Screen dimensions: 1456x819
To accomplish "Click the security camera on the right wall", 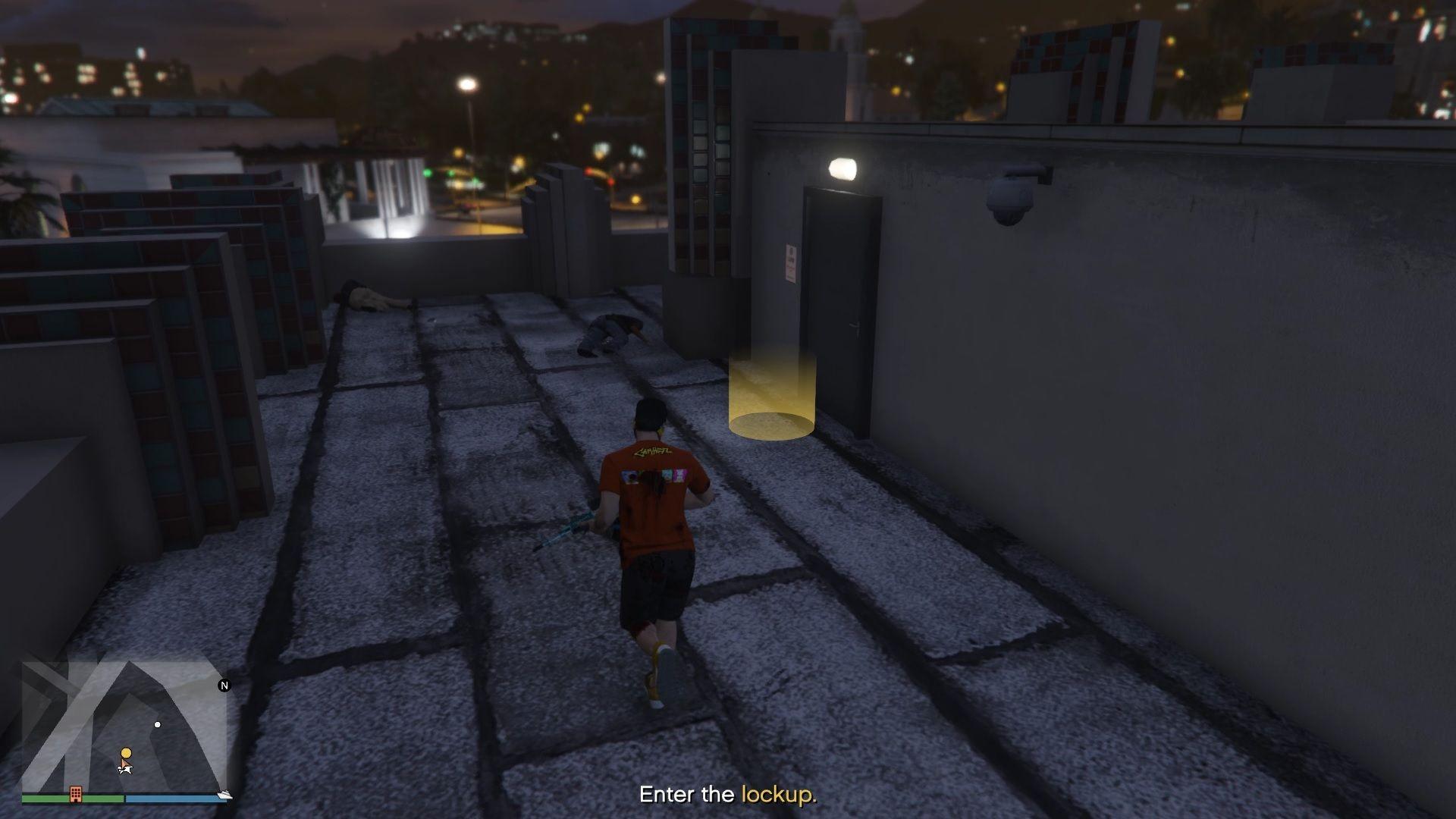I will (x=1010, y=201).
